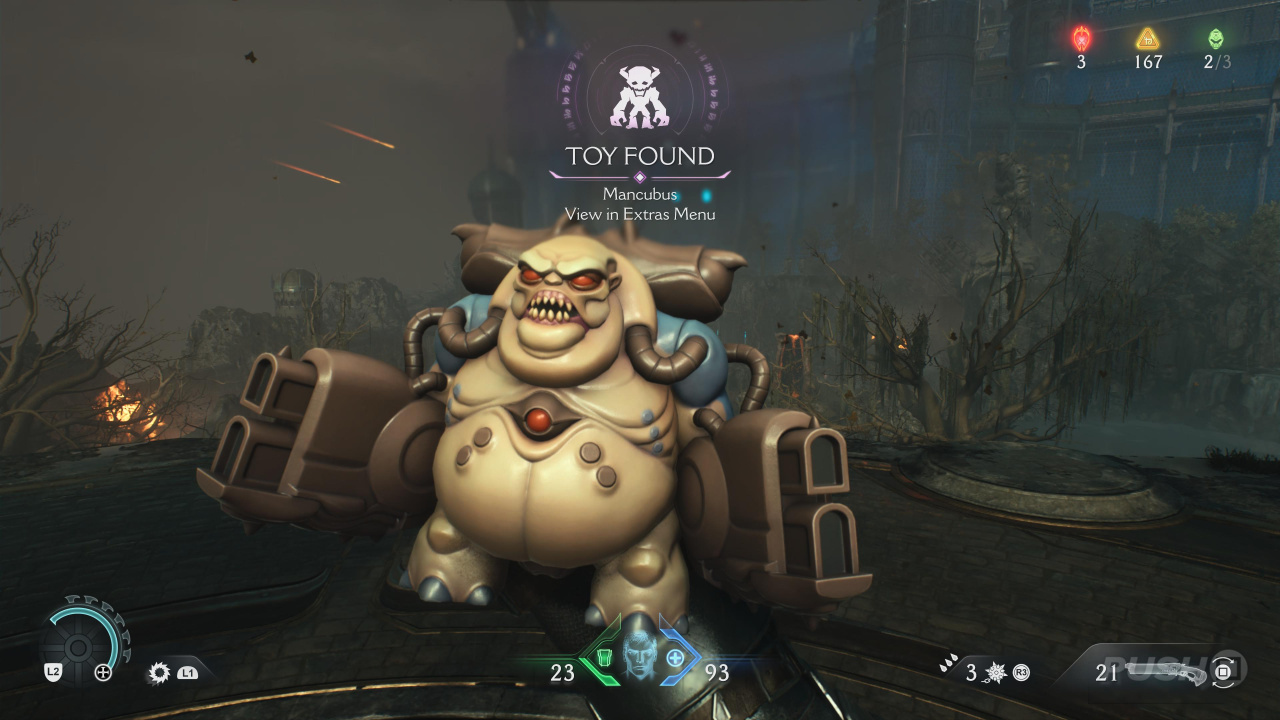Select the "View in Extras Menu" prompt
This screenshot has width=1280, height=720.
(640, 214)
